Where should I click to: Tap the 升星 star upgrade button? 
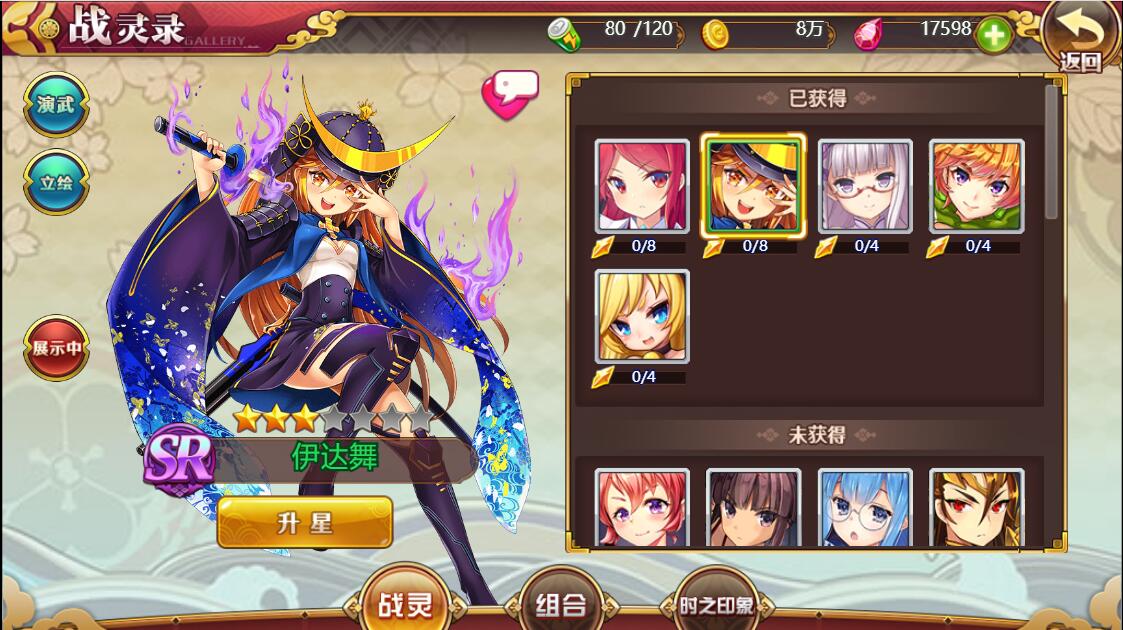pos(304,522)
